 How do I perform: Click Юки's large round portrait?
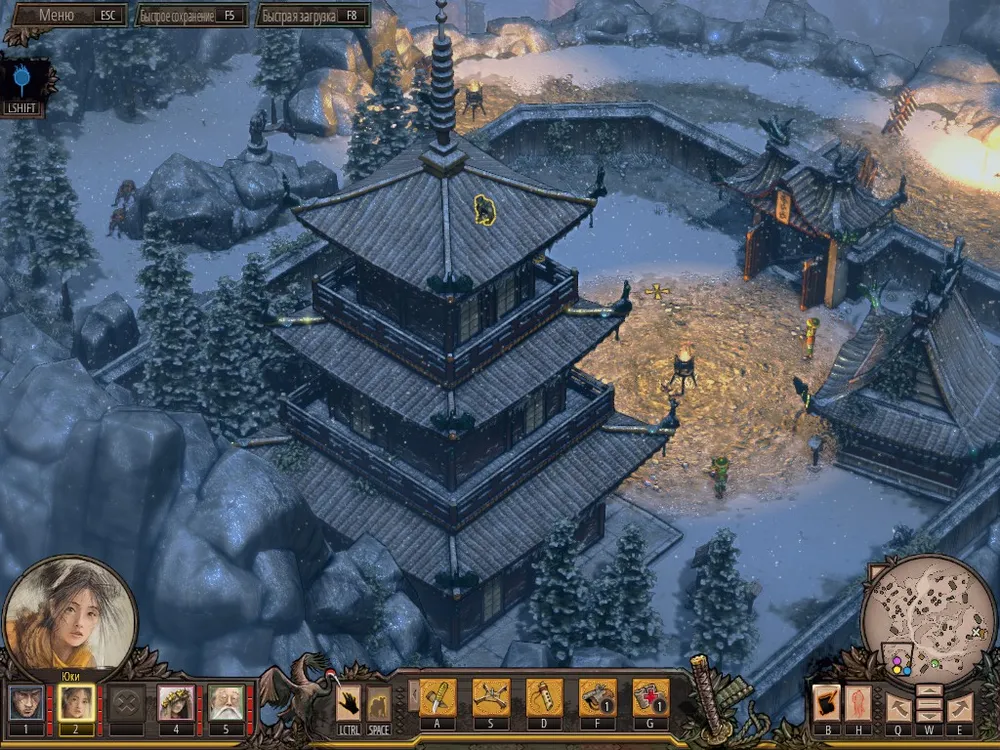click(x=70, y=610)
